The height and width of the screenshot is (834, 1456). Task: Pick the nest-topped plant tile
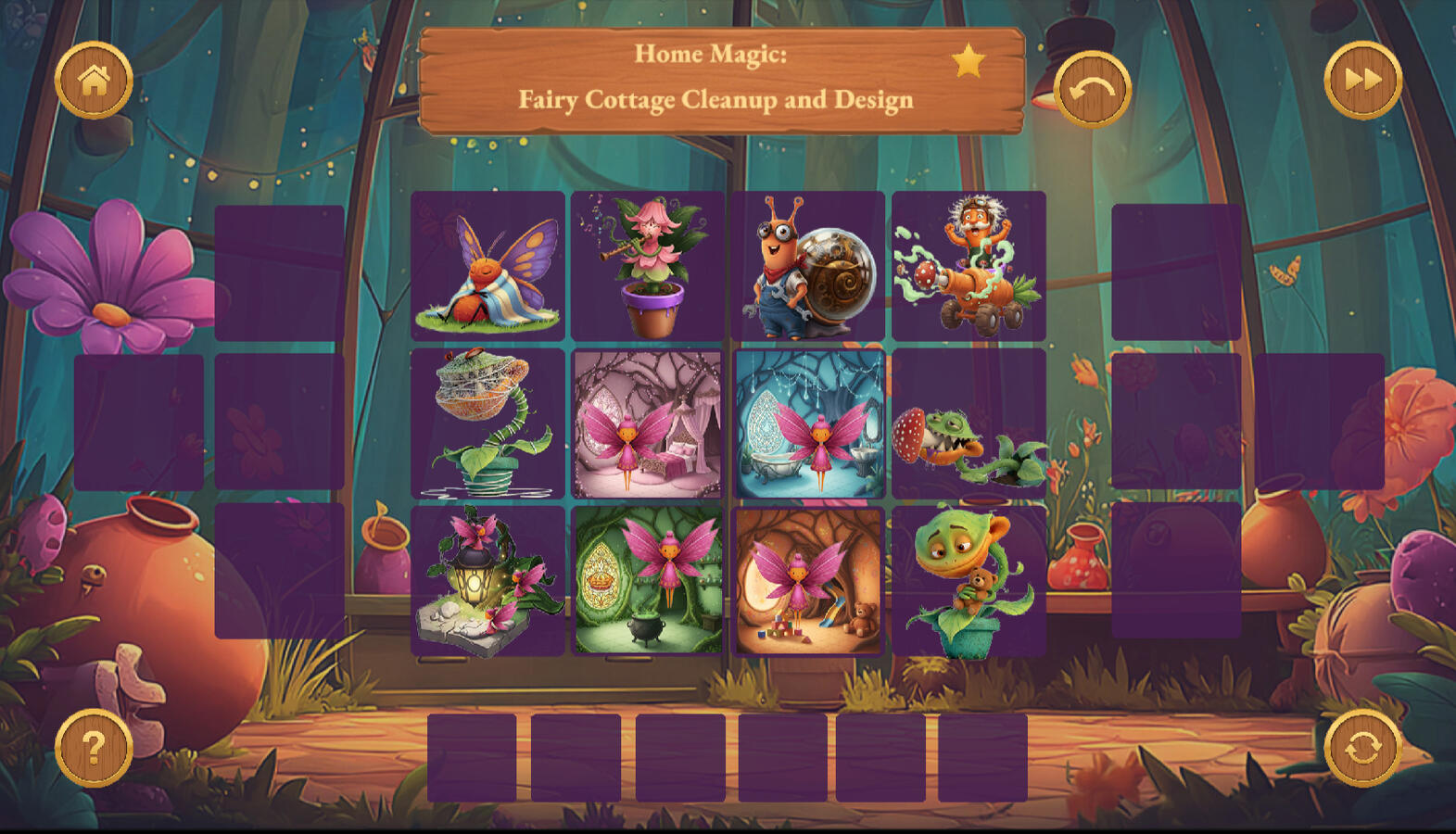[487, 423]
